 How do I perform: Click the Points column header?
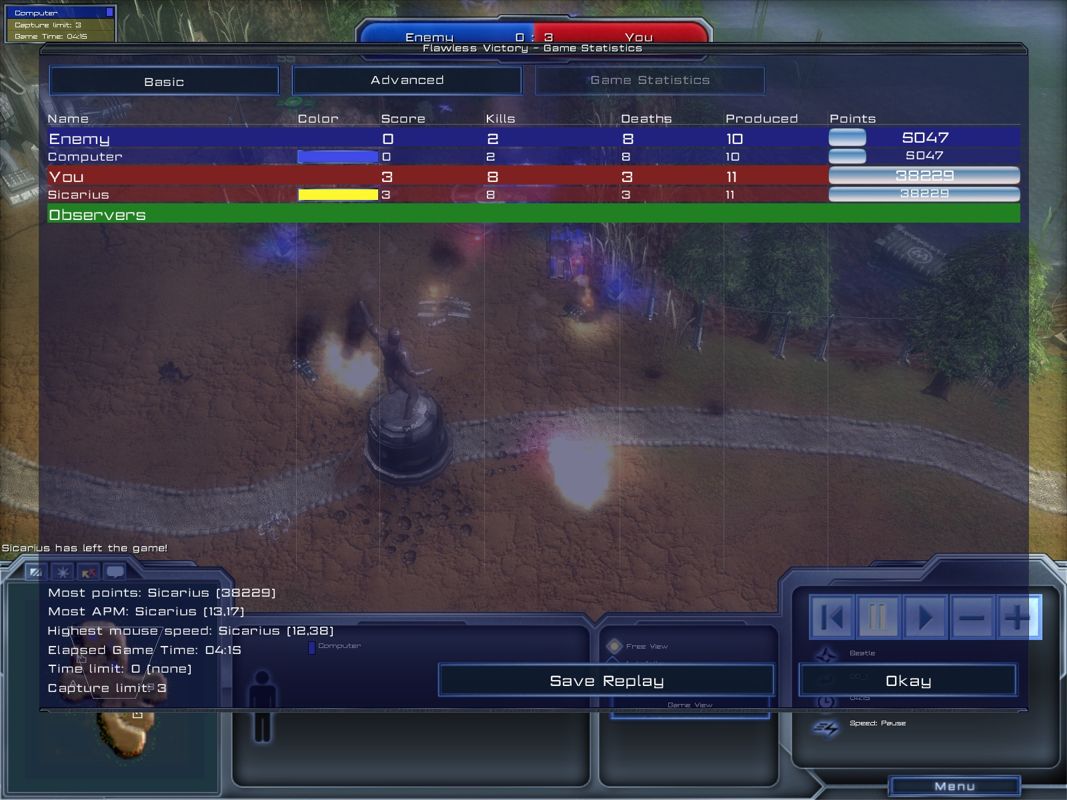[852, 118]
